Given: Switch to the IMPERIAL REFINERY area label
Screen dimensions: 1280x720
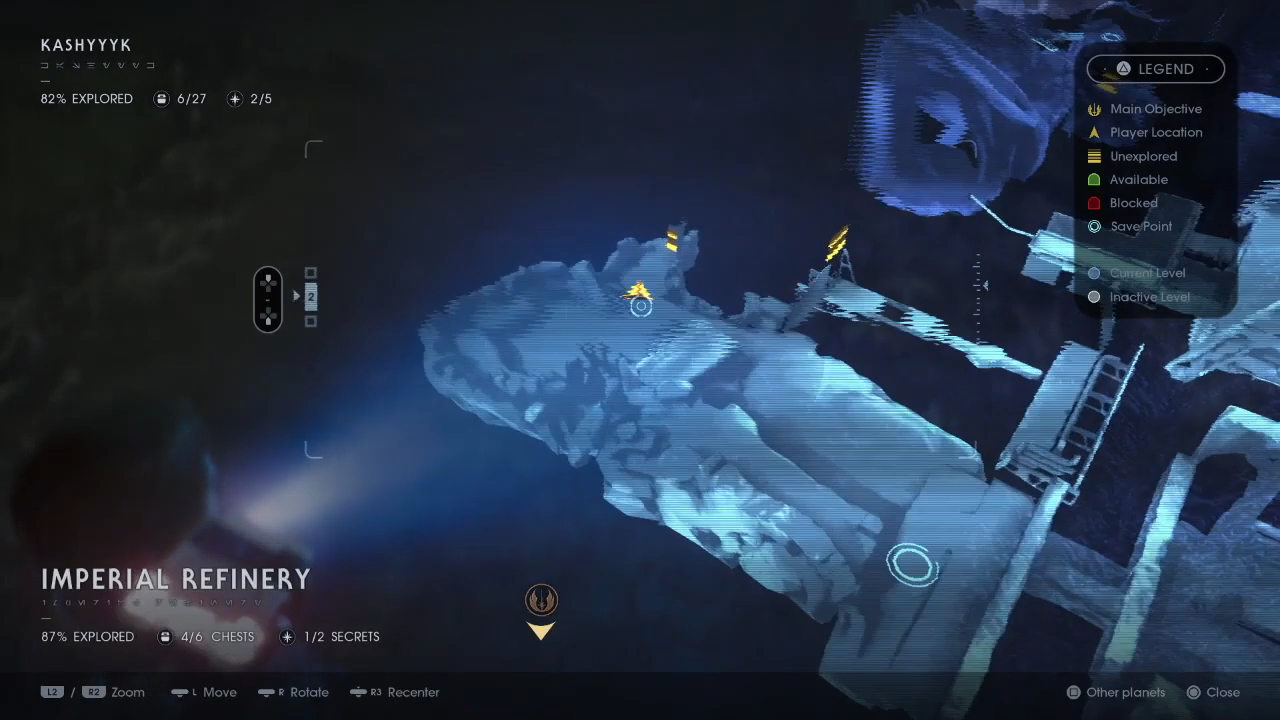Looking at the screenshot, I should 176,579.
